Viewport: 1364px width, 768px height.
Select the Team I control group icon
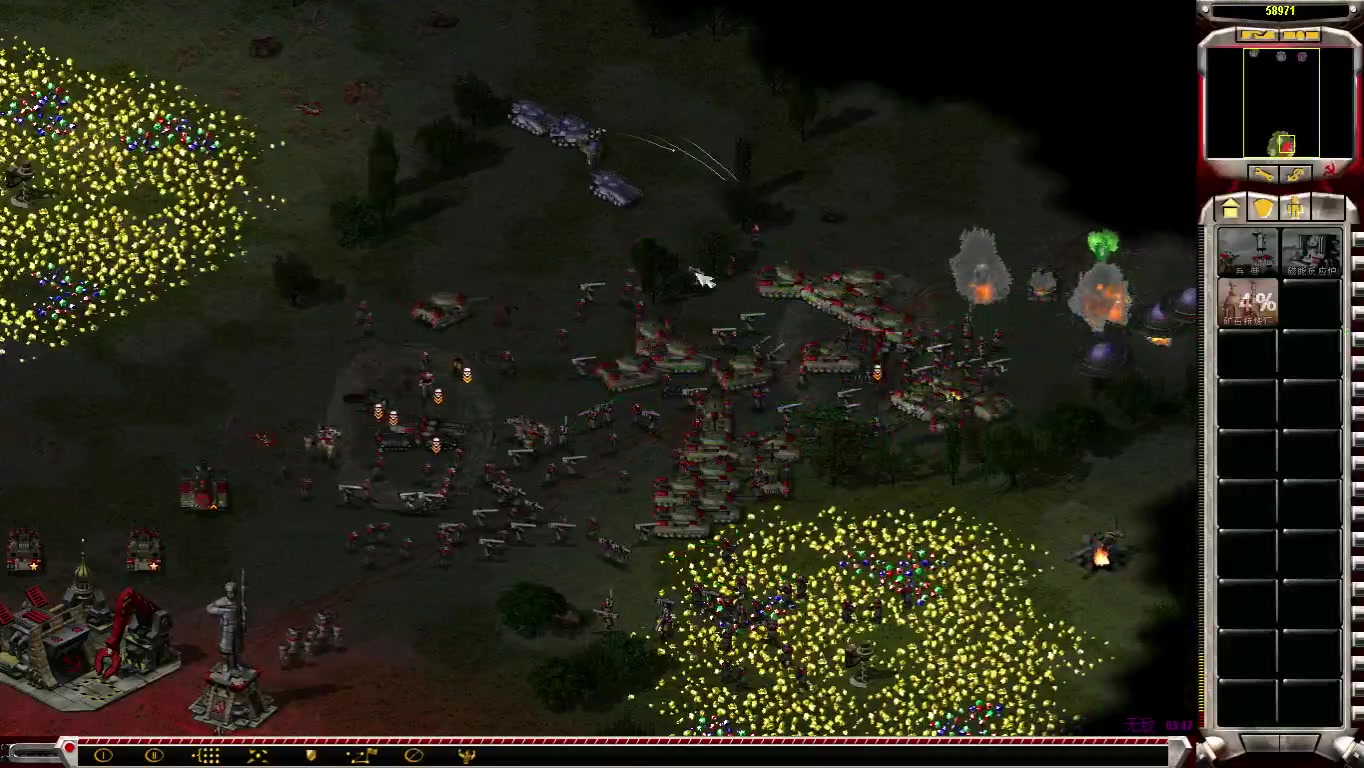[x=102, y=756]
